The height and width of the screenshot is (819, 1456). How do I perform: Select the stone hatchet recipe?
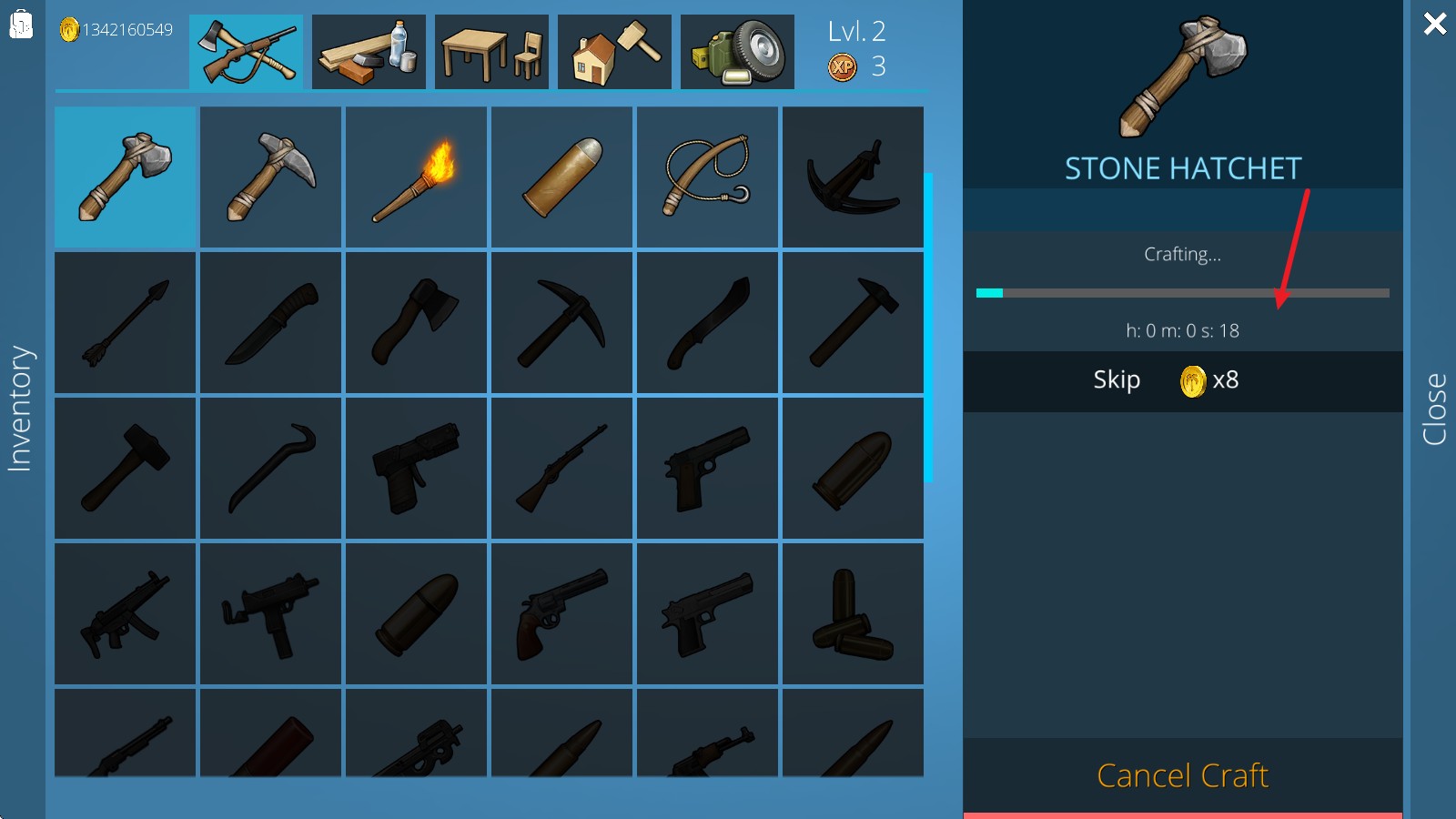tap(126, 177)
